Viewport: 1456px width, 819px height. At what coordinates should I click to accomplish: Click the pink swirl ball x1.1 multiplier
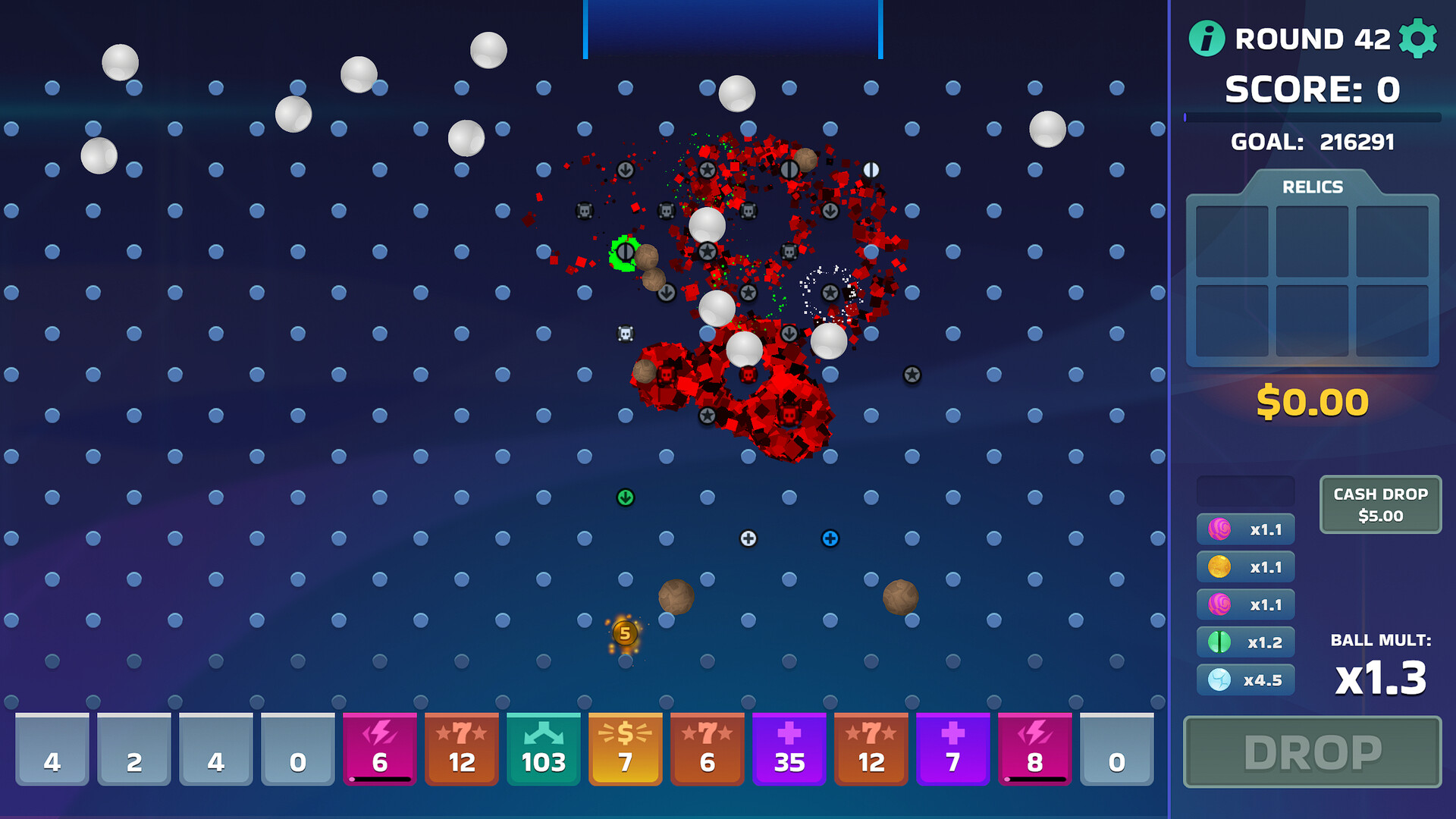[1244, 529]
